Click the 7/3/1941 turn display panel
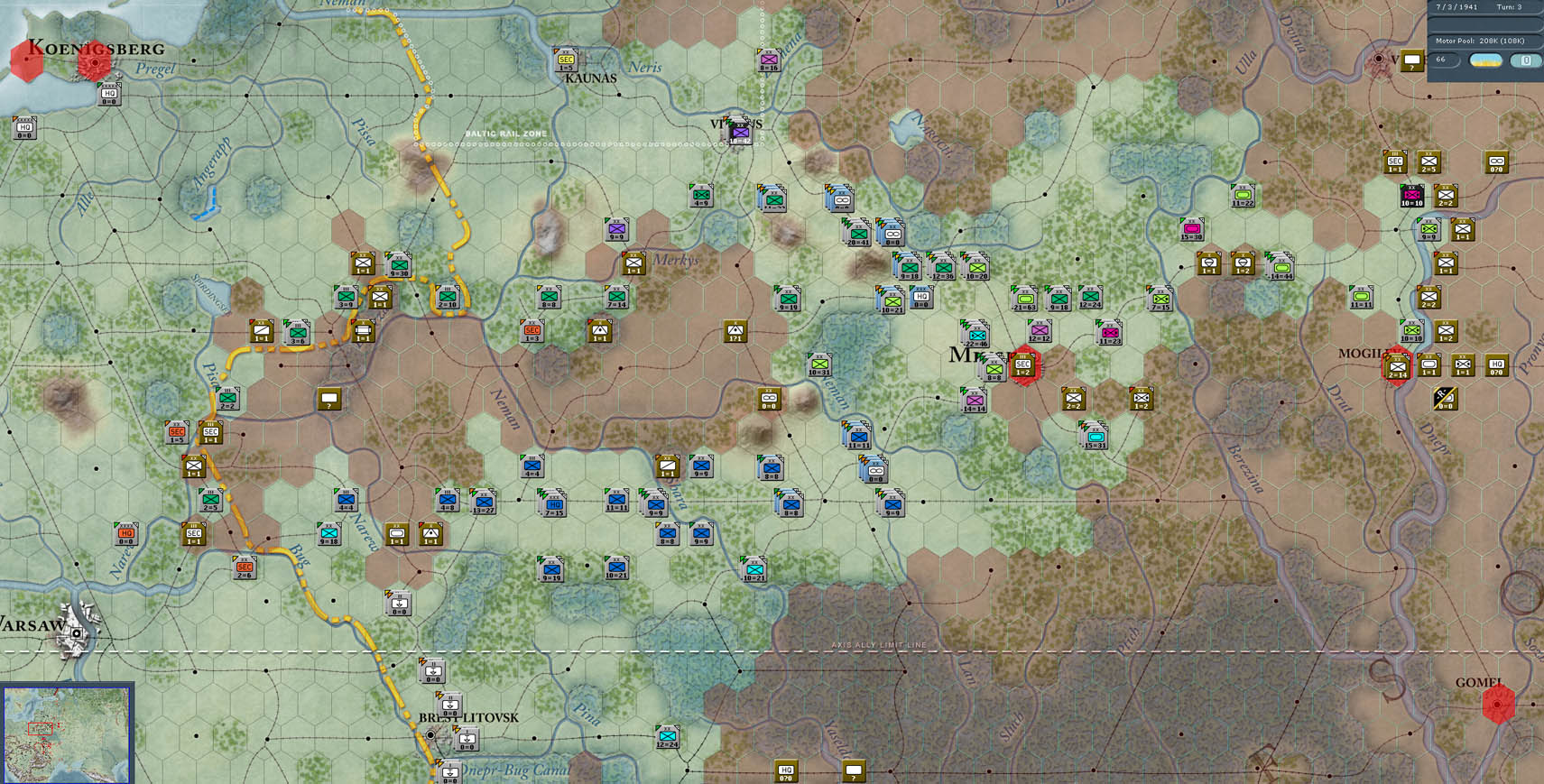Viewport: 1544px width, 784px height. (x=1478, y=7)
